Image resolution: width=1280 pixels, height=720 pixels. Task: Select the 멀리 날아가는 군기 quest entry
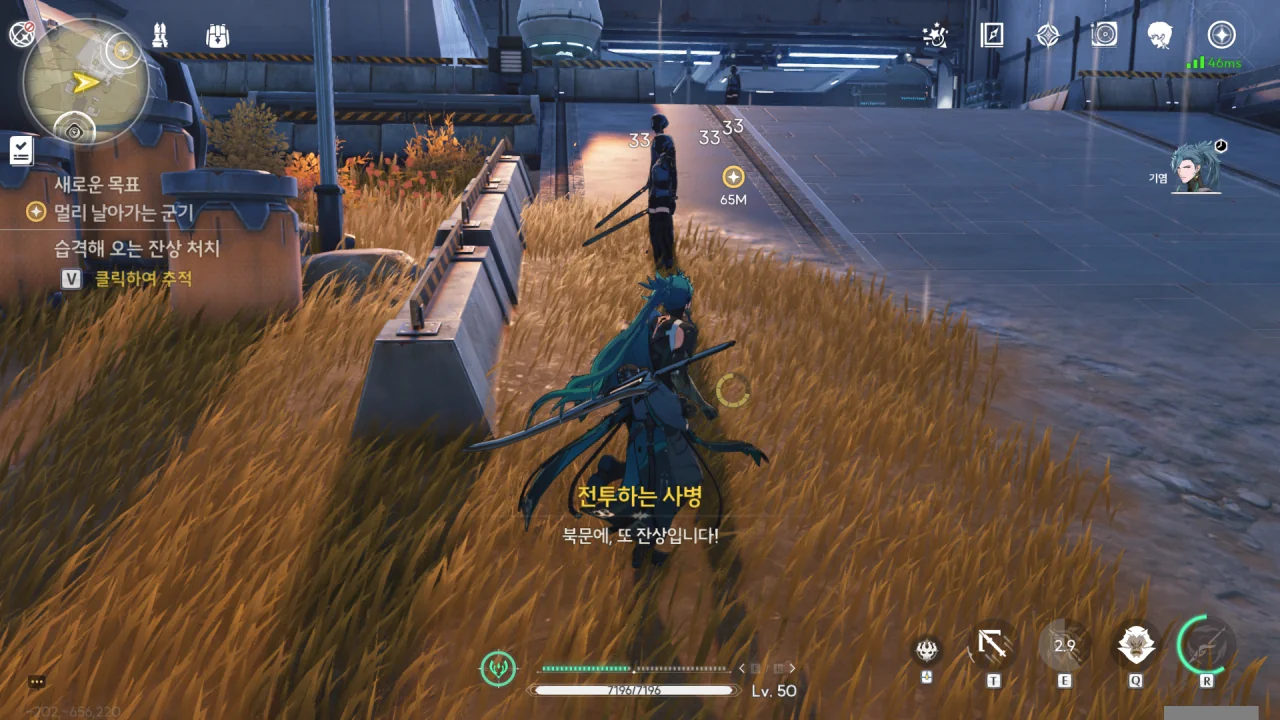click(123, 212)
